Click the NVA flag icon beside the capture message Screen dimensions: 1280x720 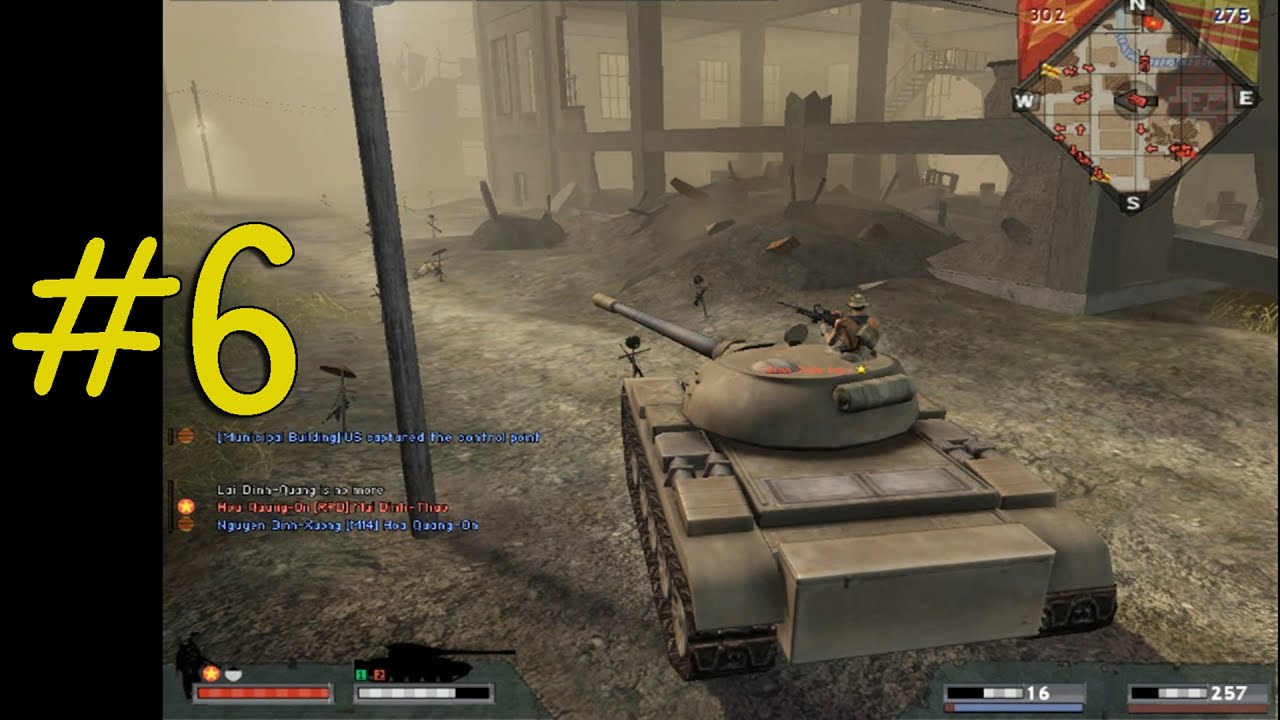pos(187,435)
